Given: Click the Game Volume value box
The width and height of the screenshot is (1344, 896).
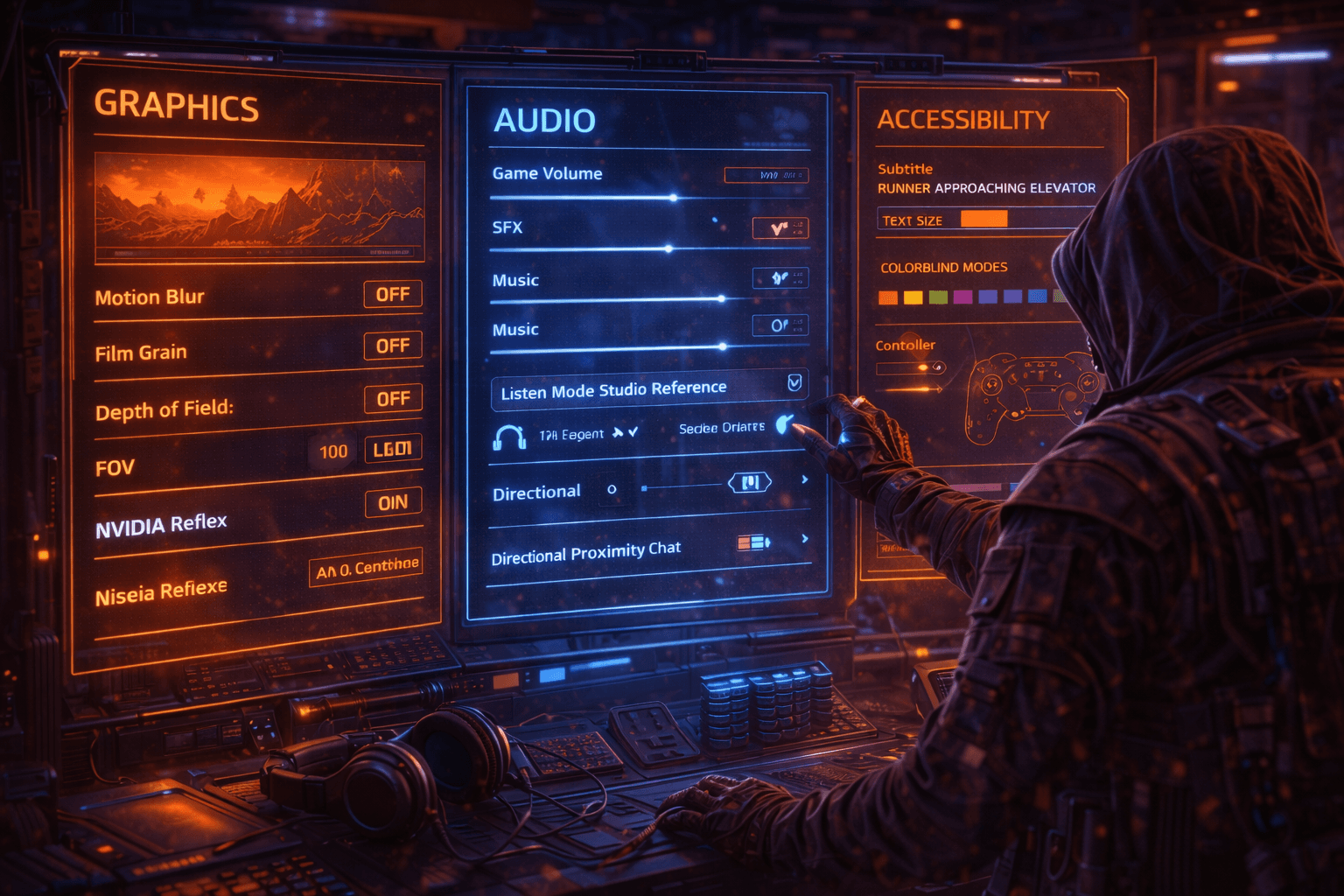Looking at the screenshot, I should [766, 175].
